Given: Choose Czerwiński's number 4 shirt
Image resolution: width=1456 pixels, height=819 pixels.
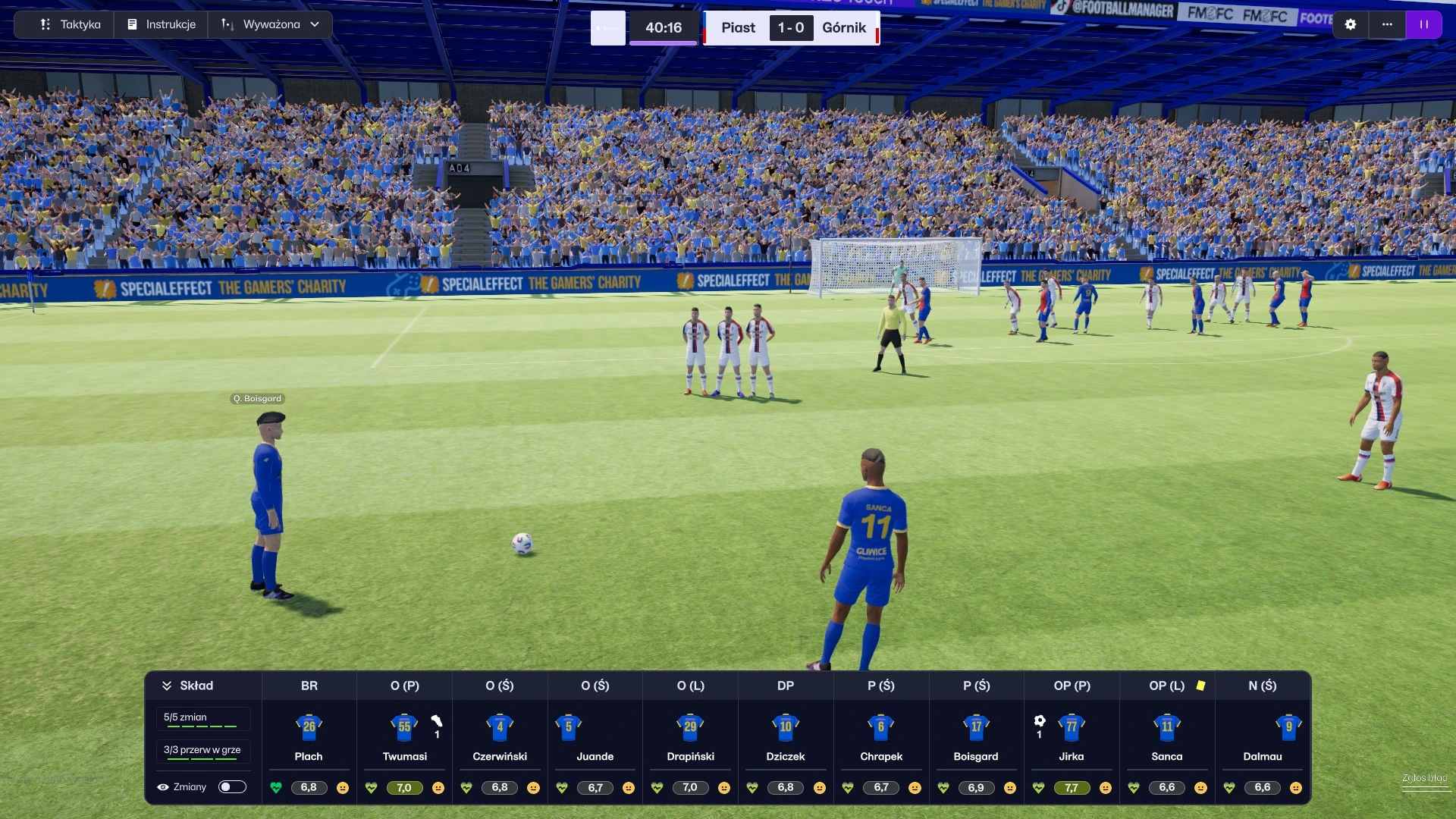Looking at the screenshot, I should click(x=500, y=726).
